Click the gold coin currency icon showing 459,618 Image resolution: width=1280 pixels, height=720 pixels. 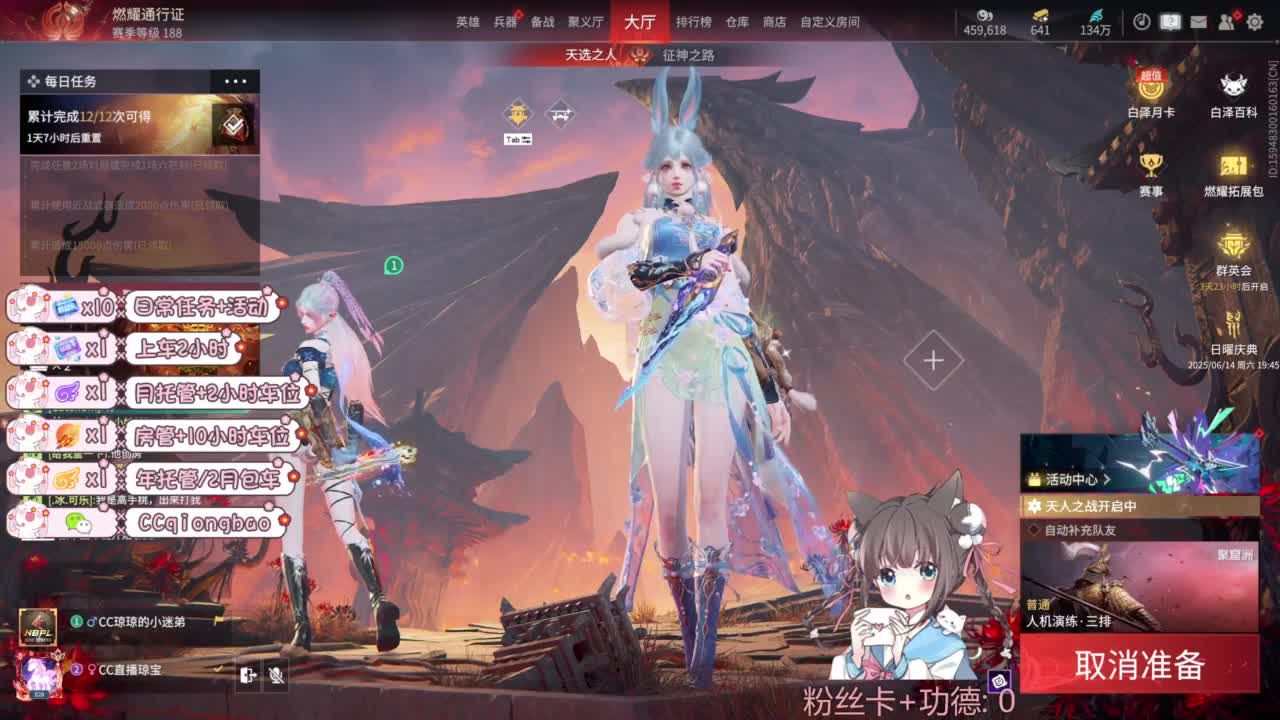(x=985, y=17)
